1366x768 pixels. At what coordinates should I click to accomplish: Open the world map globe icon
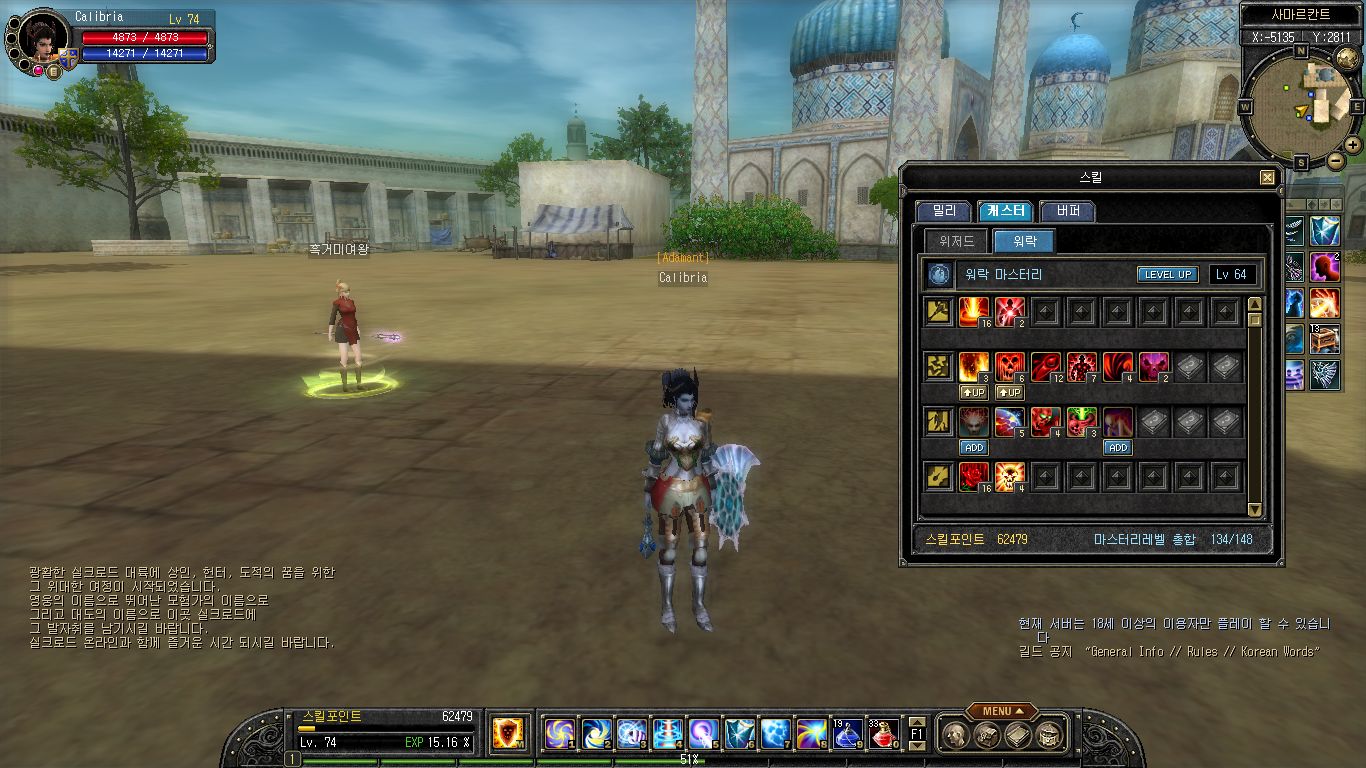[x=1346, y=58]
